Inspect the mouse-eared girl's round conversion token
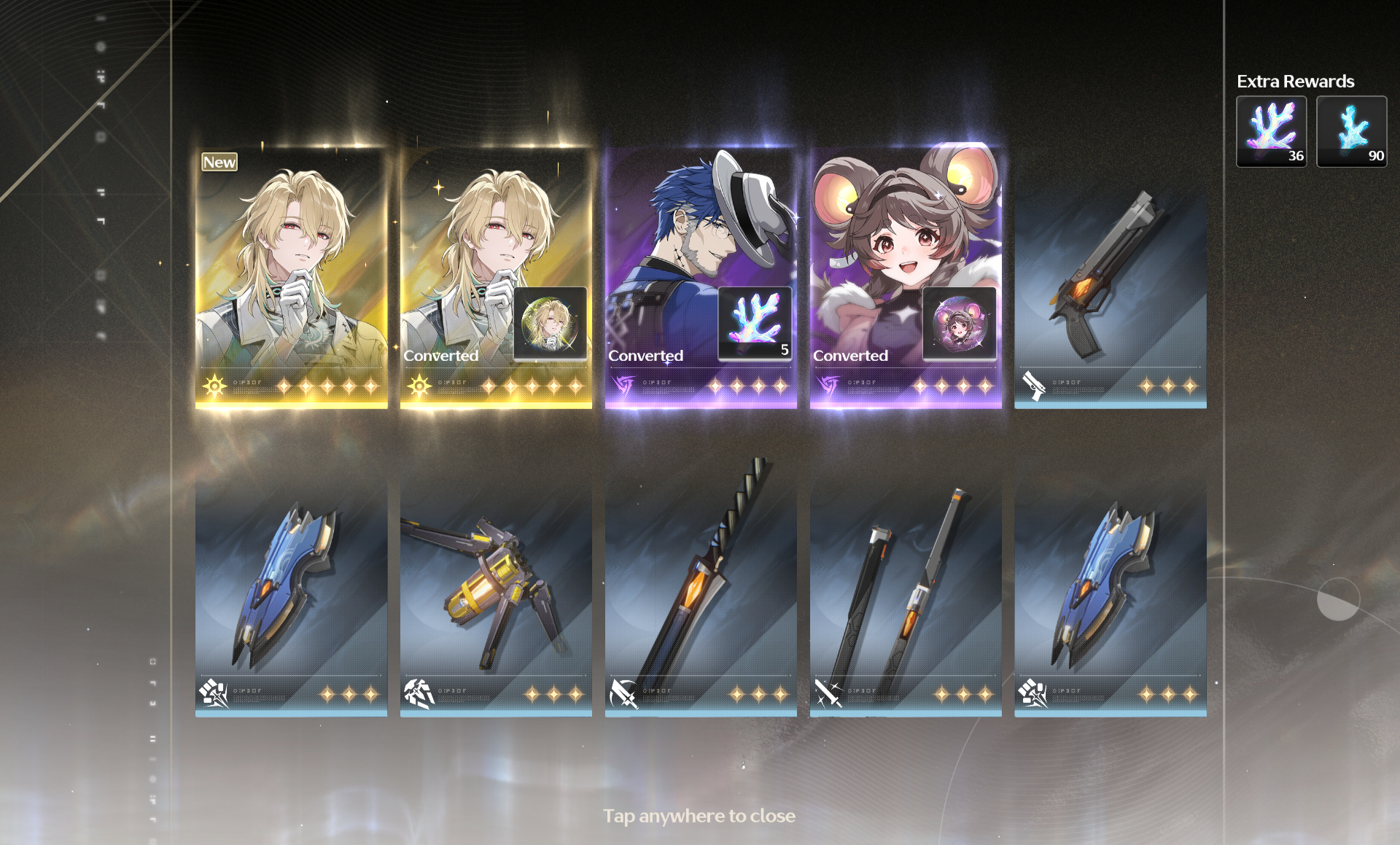1400x845 pixels. click(959, 323)
